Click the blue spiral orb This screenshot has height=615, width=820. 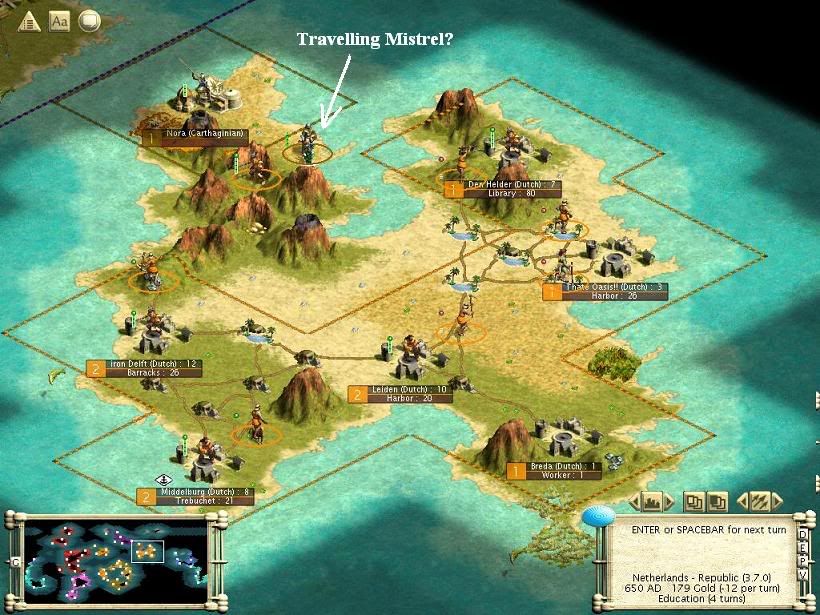point(598,516)
